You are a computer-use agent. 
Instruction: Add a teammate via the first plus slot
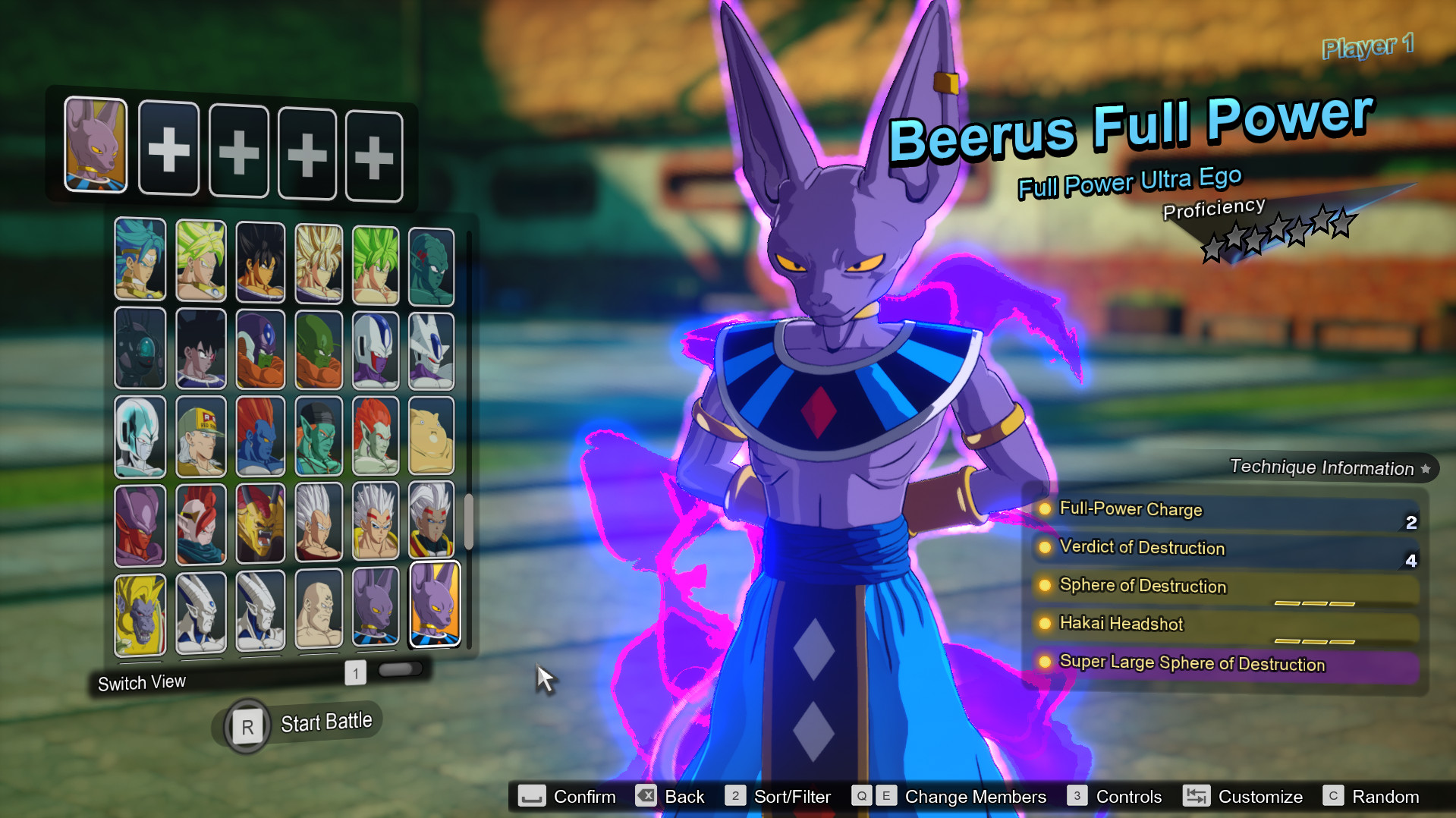point(168,149)
